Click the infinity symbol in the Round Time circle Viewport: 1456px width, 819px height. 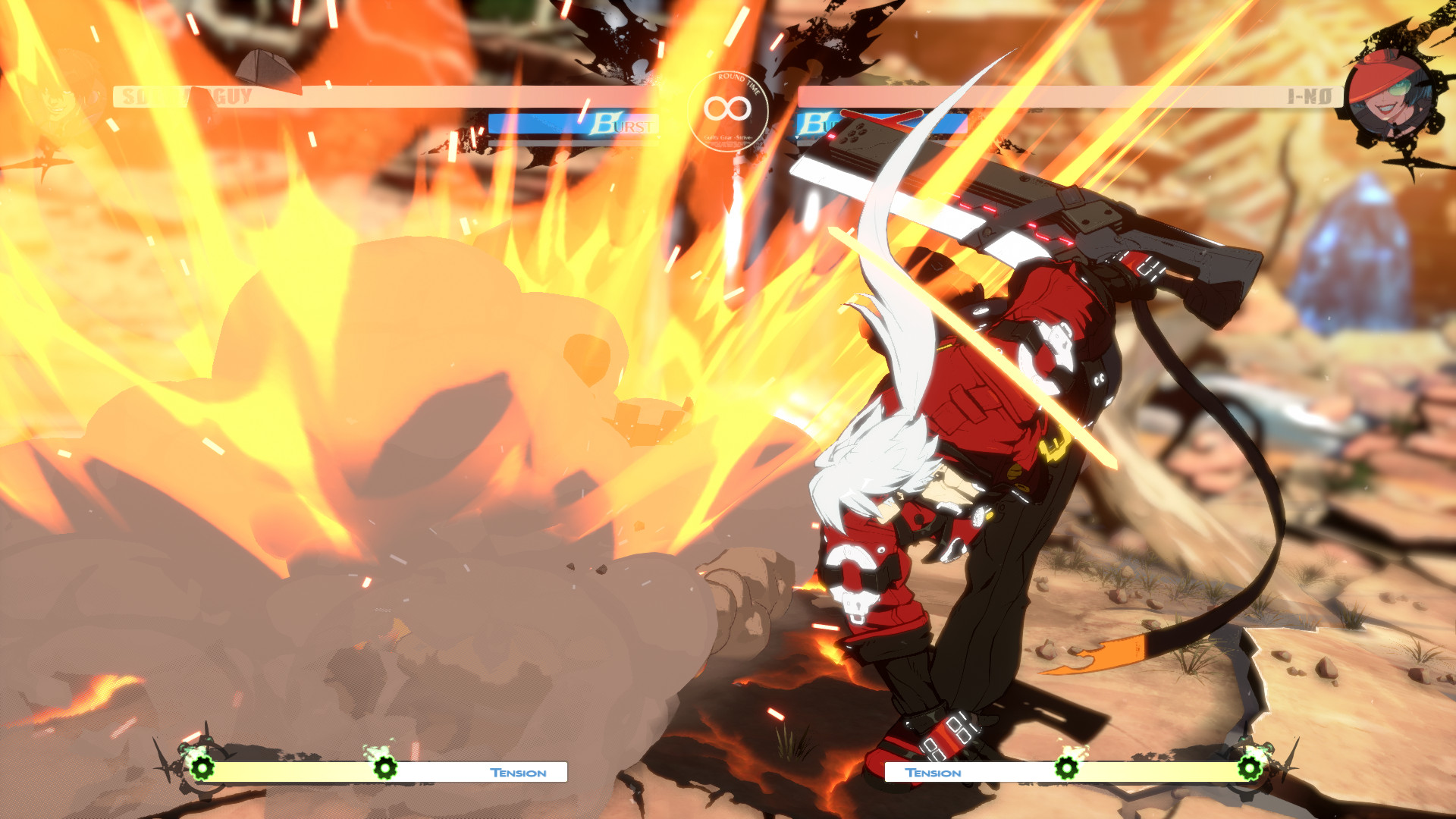[x=729, y=108]
